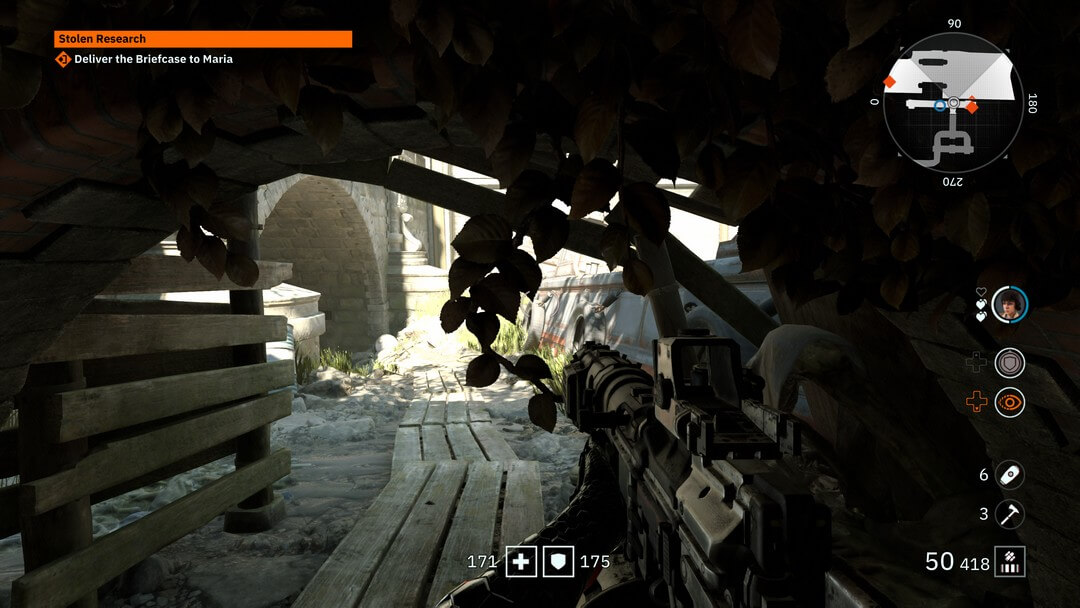Activate the shield emblem ability icon
The height and width of the screenshot is (608, 1080).
(1010, 362)
